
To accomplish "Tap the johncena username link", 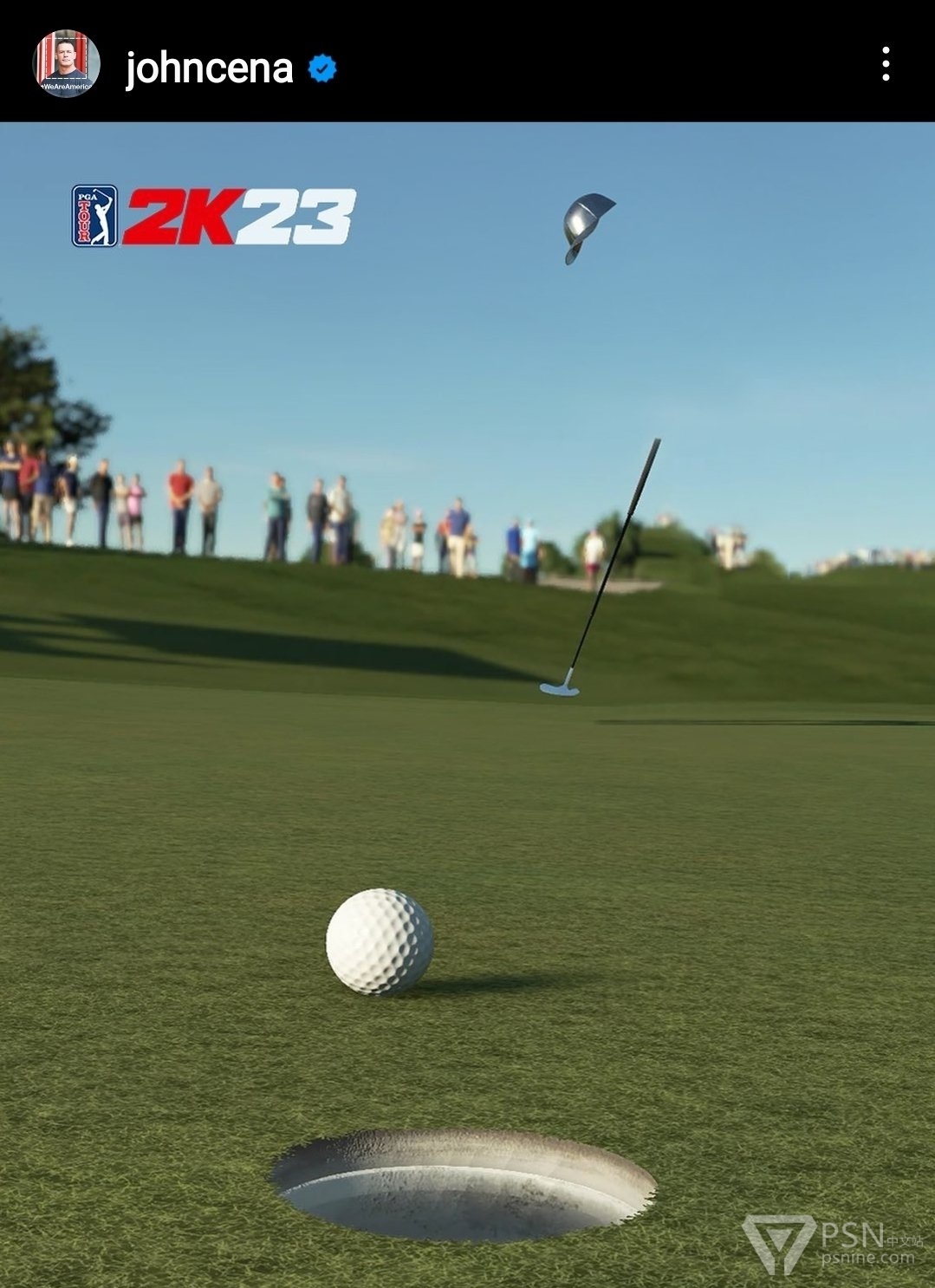I will [x=209, y=68].
